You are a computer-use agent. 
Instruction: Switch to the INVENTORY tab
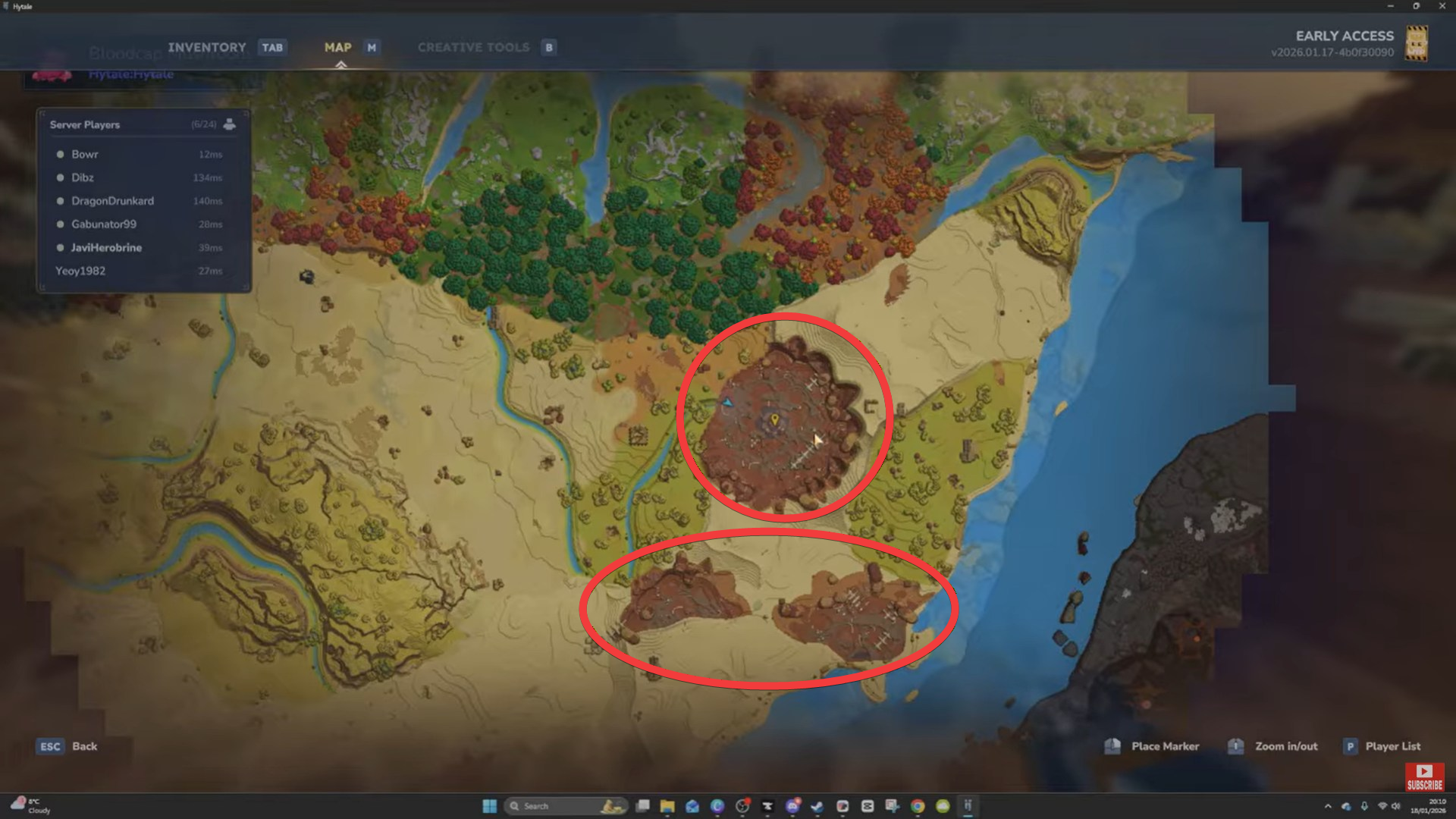pos(207,47)
